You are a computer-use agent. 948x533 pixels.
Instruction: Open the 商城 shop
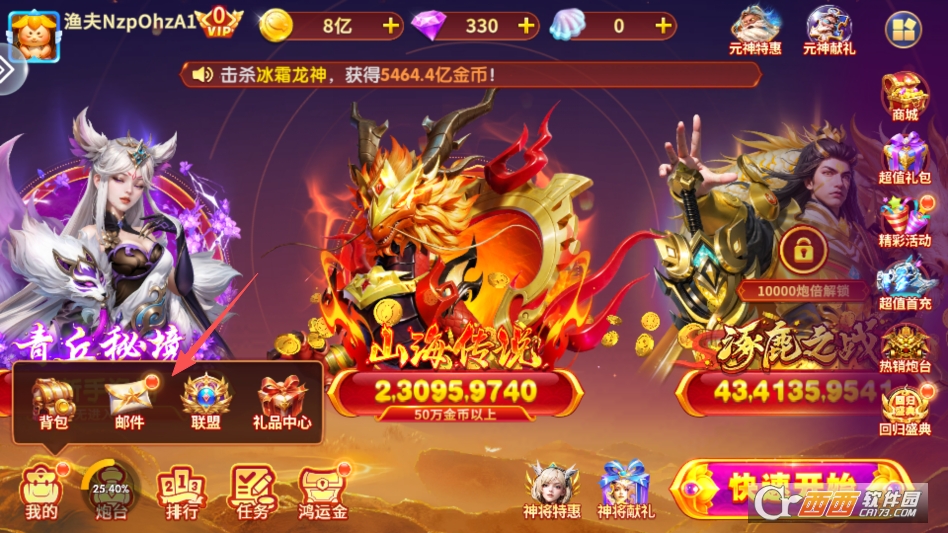click(x=904, y=96)
